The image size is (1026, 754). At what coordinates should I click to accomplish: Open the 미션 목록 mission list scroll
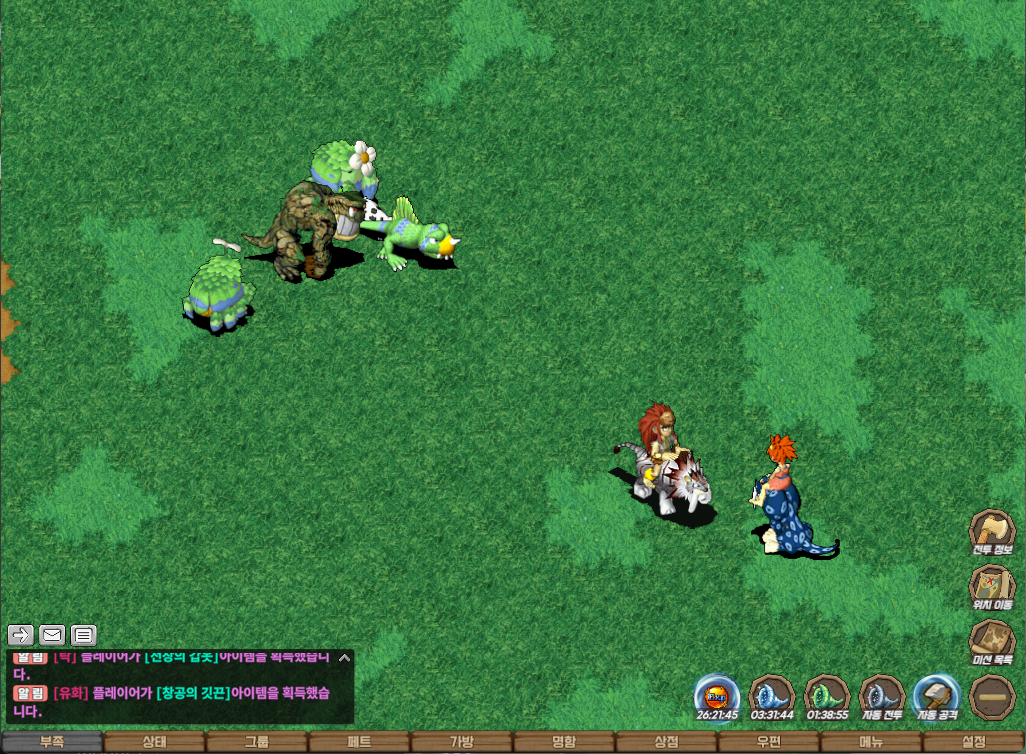(993, 641)
